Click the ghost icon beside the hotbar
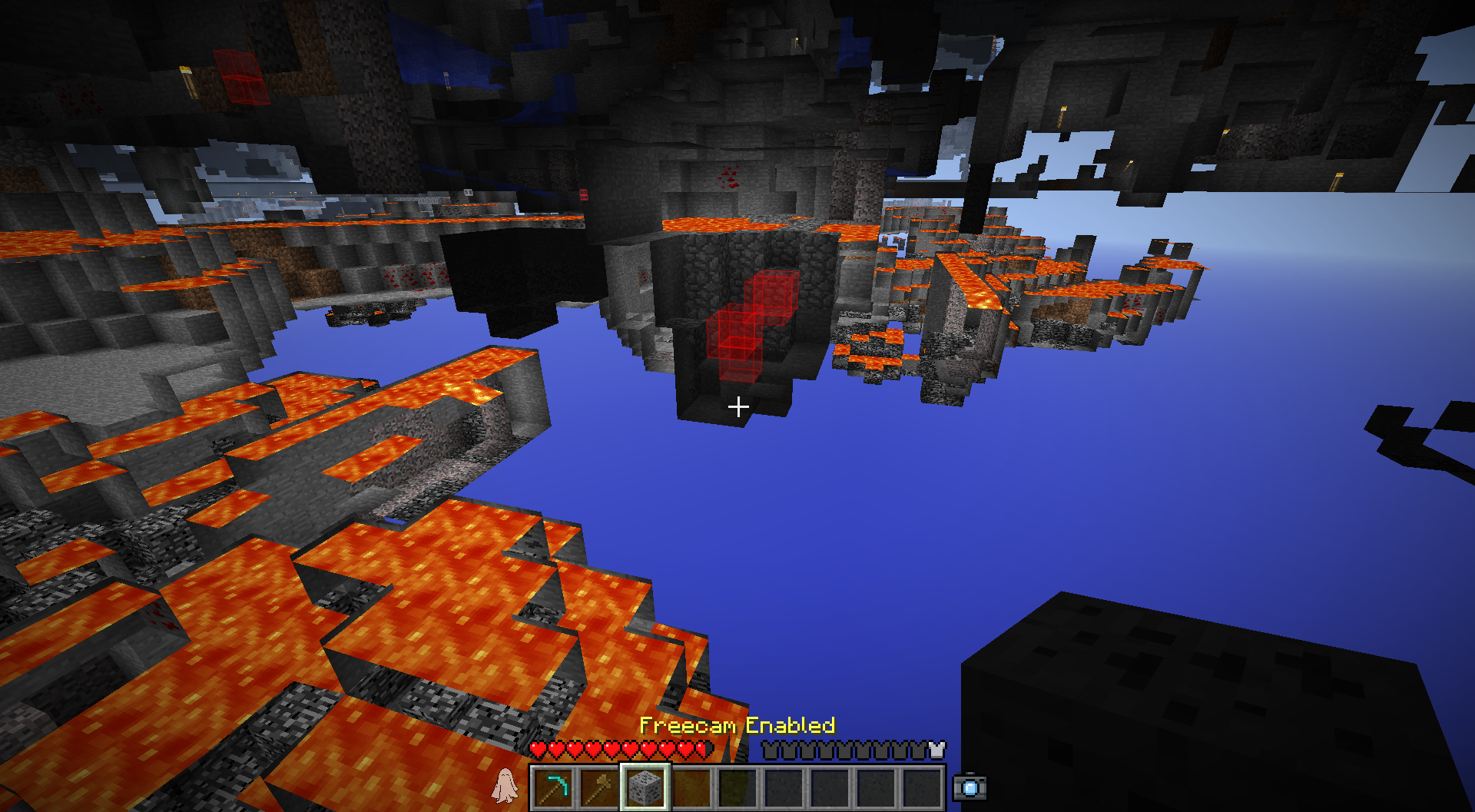This screenshot has width=1475, height=812. coord(505,786)
